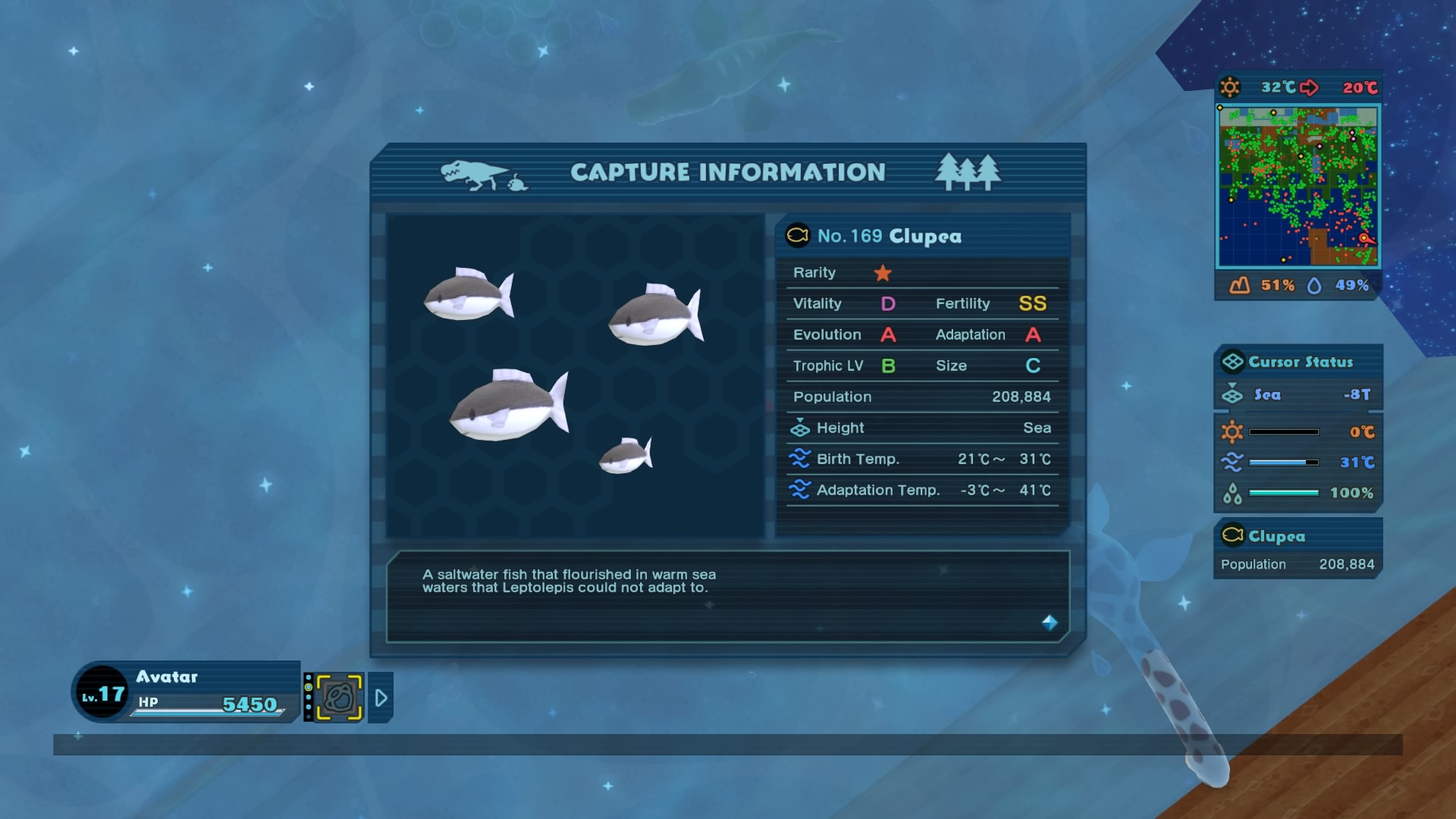The image size is (1456, 819).
Task: Click the Clupea fish icon in the population panel
Action: (x=1232, y=536)
